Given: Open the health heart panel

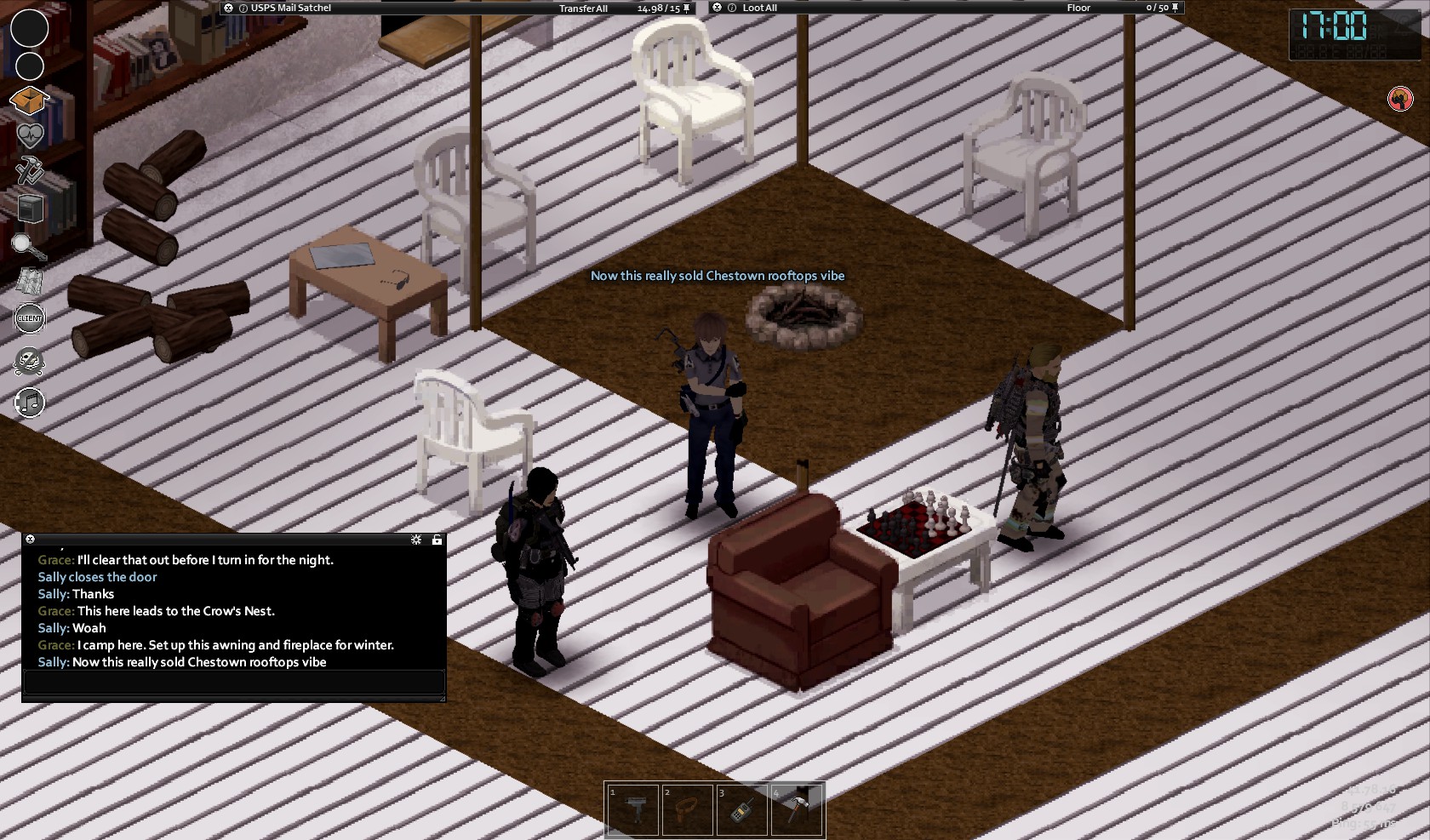Looking at the screenshot, I should [30, 135].
